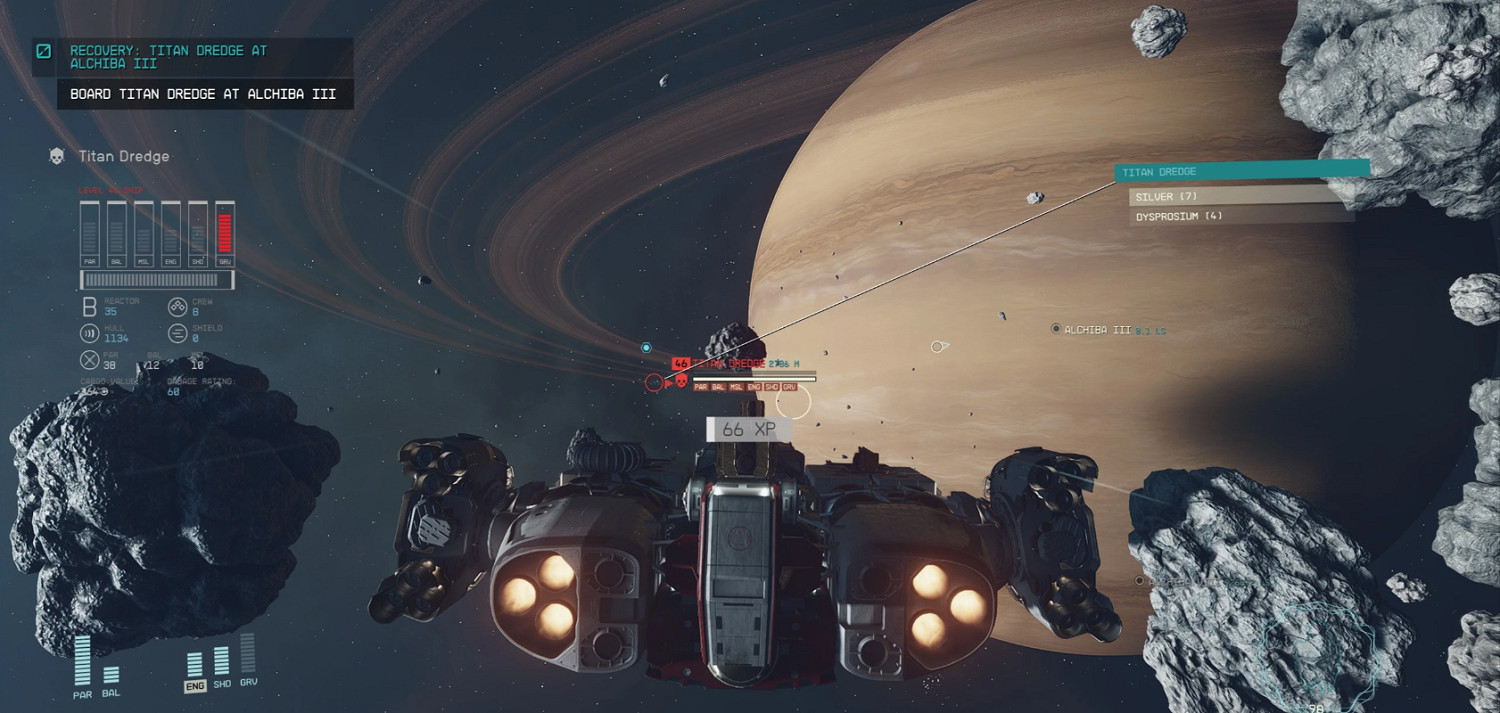
Task: Select the PAR weapon power bar
Action: [82, 663]
